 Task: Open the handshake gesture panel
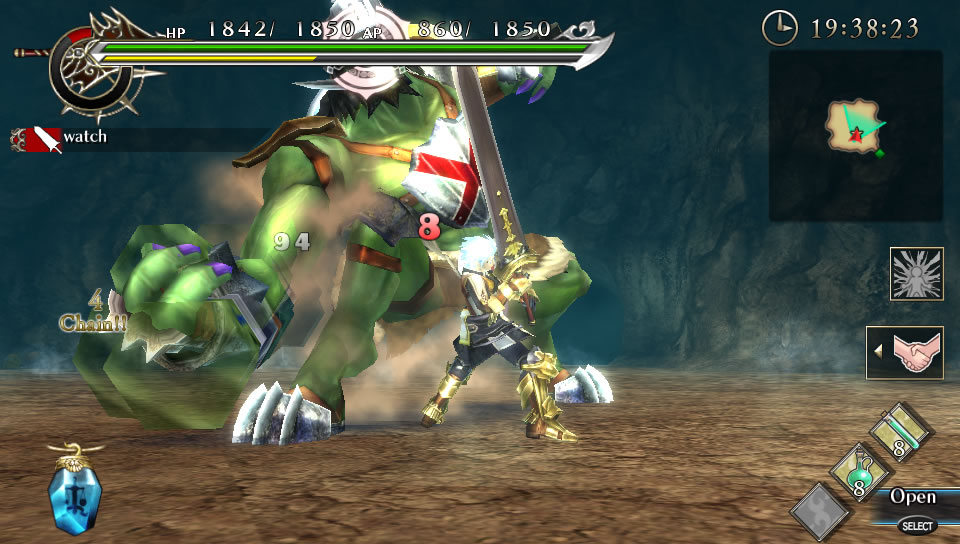[908, 352]
